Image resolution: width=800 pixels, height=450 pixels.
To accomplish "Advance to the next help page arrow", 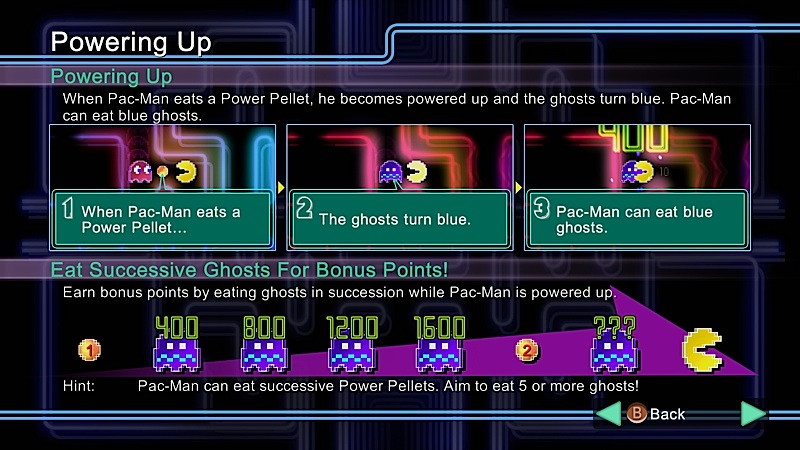I will pyautogui.click(x=753, y=414).
